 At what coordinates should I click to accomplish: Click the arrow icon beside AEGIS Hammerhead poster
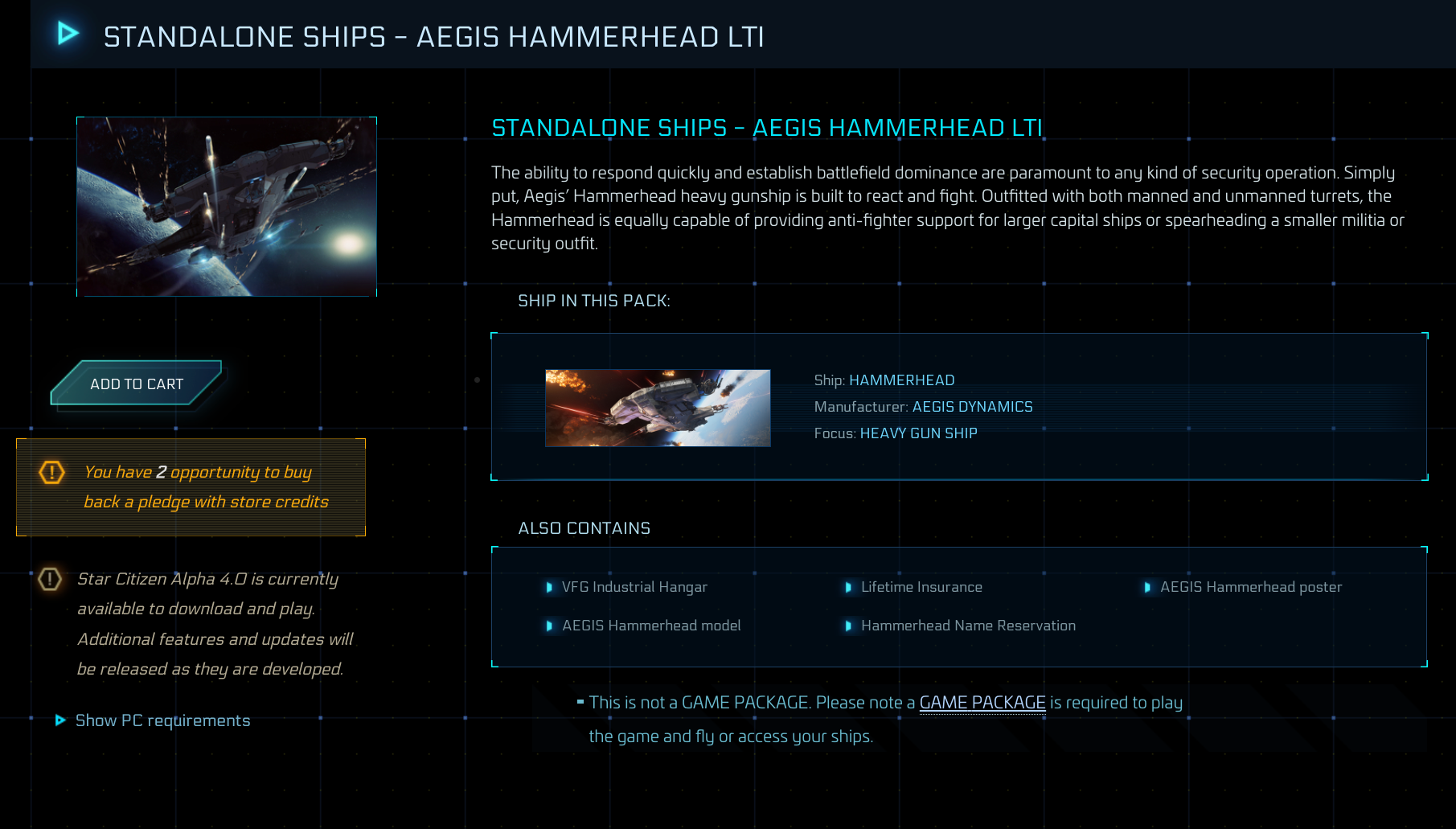1148,588
